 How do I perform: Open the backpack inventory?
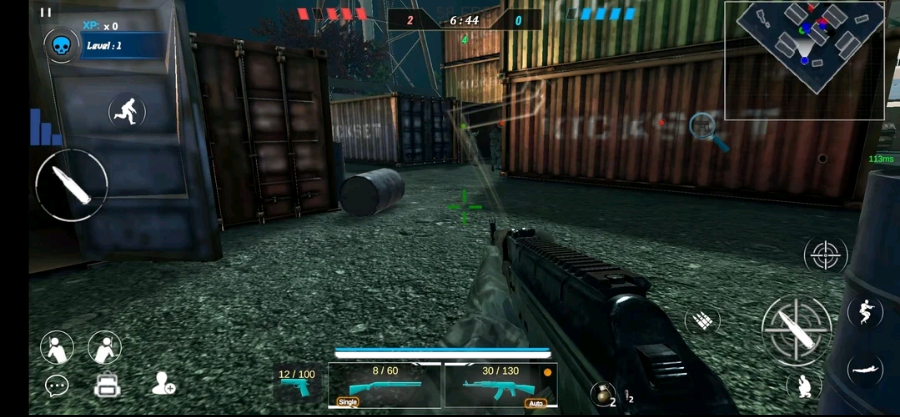(107, 385)
